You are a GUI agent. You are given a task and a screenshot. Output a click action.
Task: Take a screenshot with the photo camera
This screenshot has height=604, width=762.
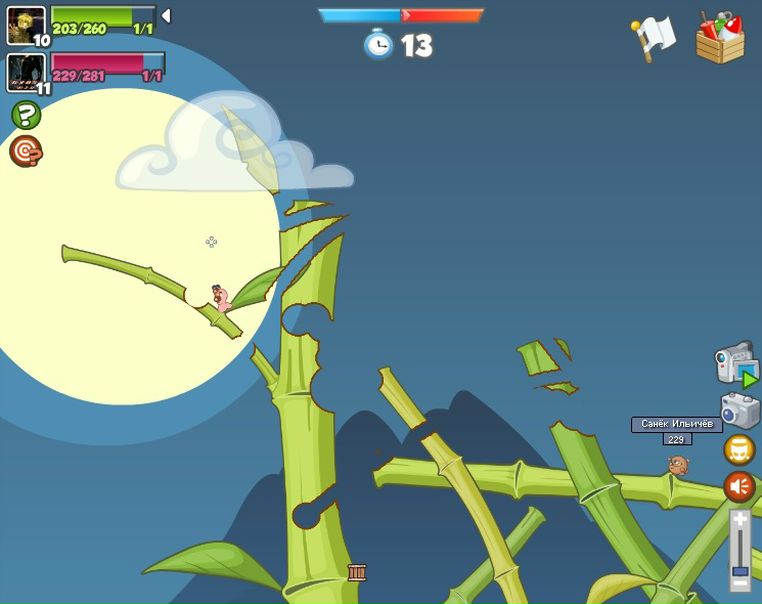coord(739,410)
